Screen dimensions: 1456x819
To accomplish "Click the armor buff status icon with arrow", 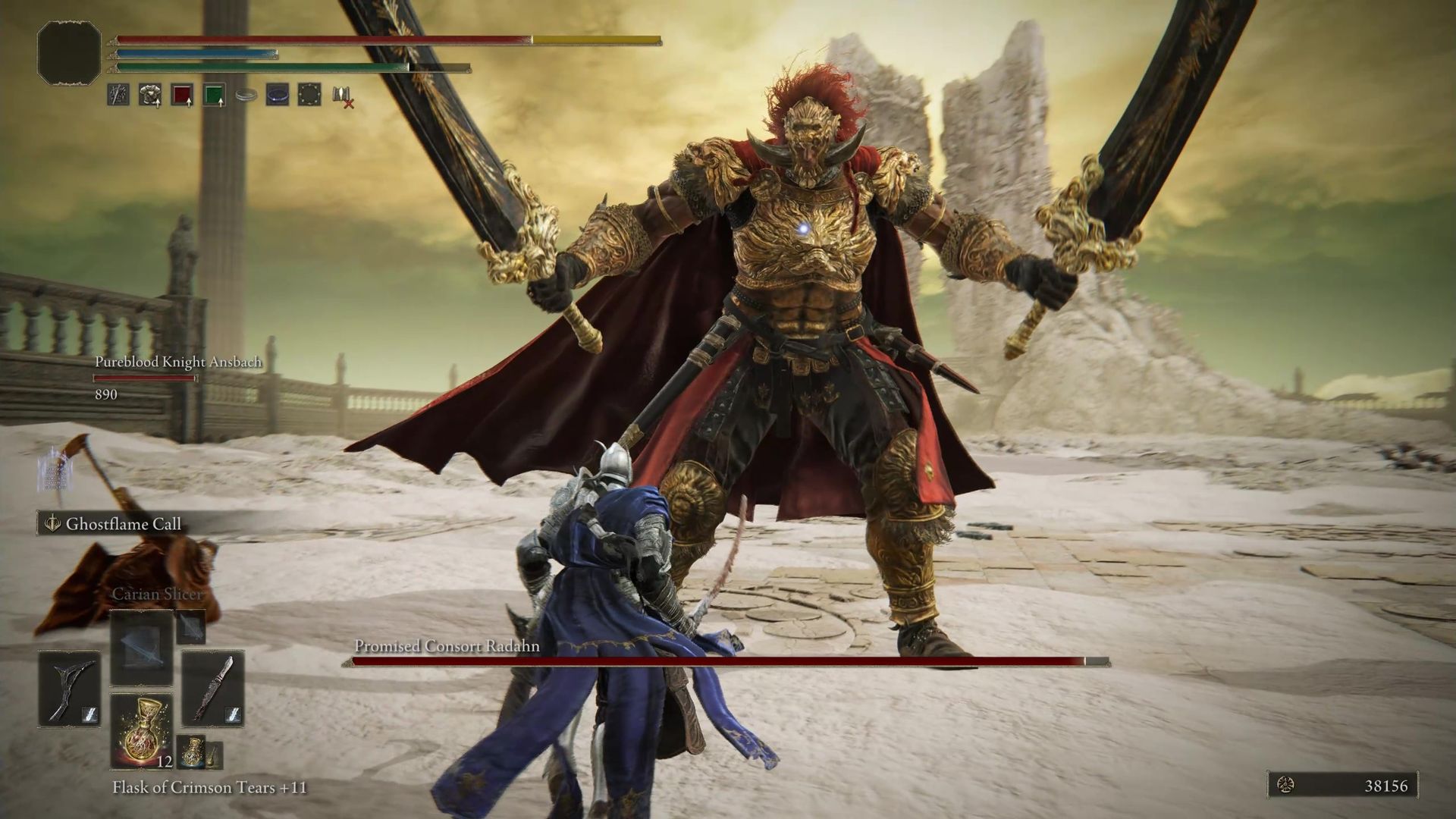I will [149, 97].
